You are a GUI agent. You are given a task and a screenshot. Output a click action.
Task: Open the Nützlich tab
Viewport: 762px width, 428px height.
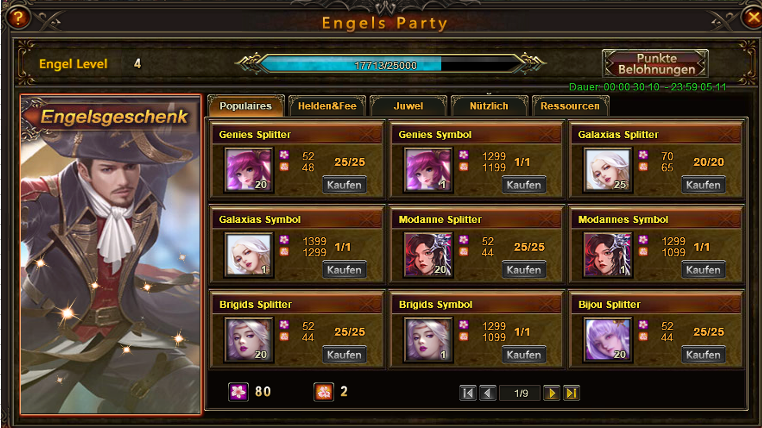[487, 106]
